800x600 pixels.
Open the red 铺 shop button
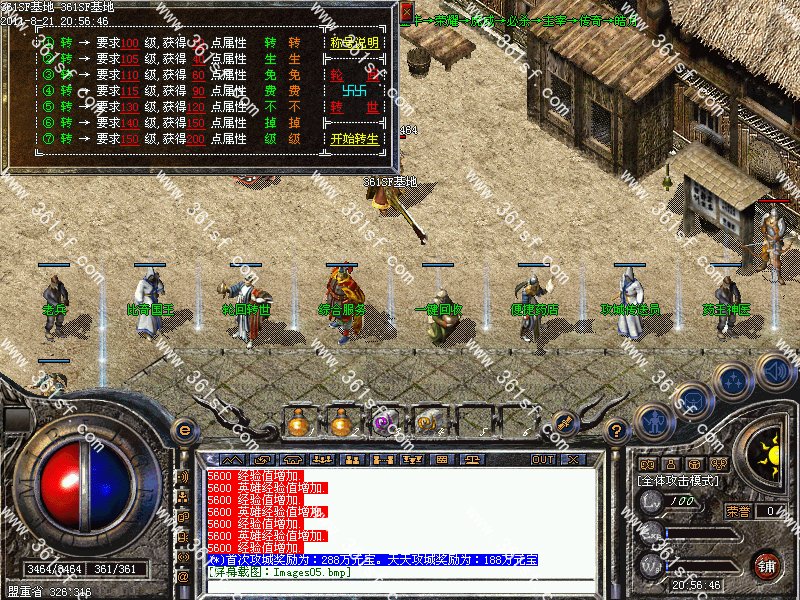767,564
